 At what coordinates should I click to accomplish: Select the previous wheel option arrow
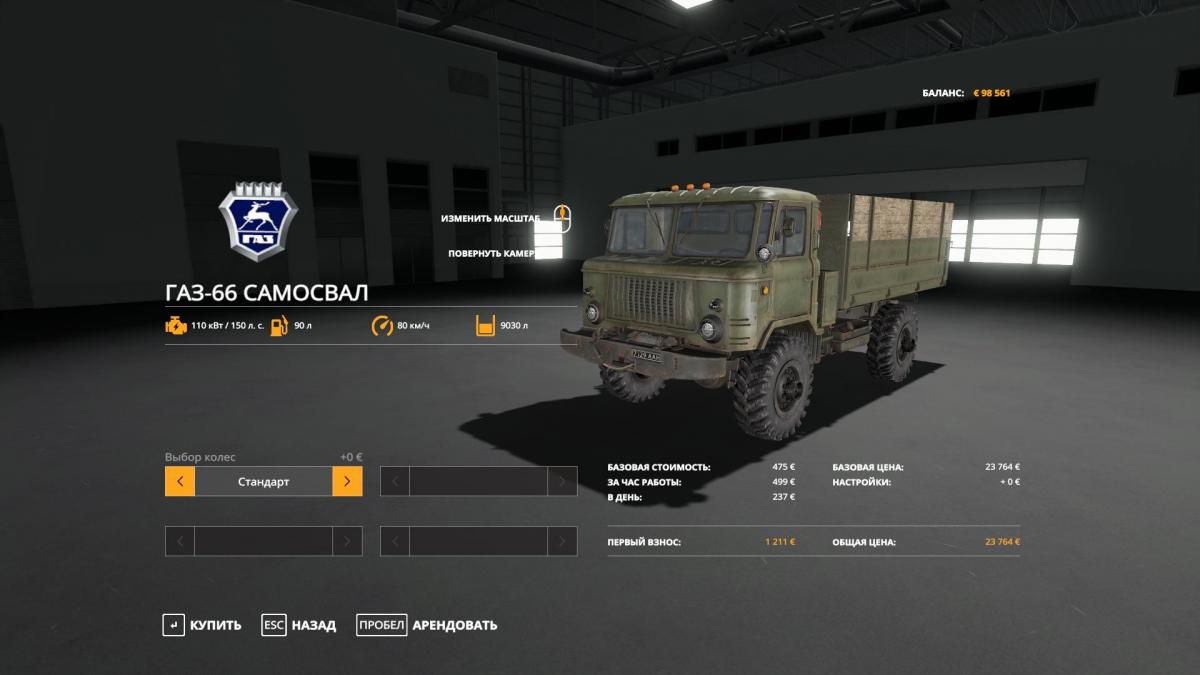click(180, 481)
